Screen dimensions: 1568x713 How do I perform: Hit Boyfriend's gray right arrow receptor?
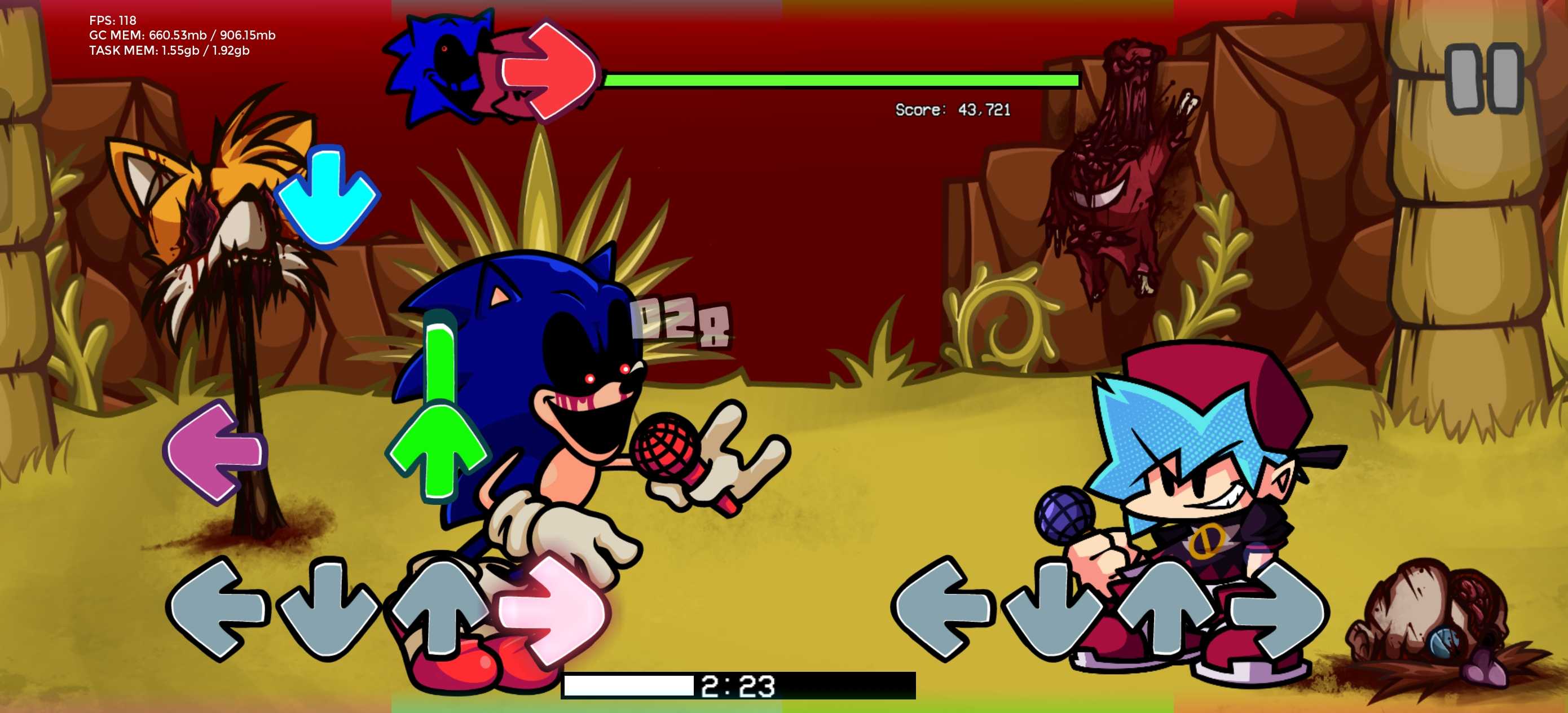coord(1278,609)
